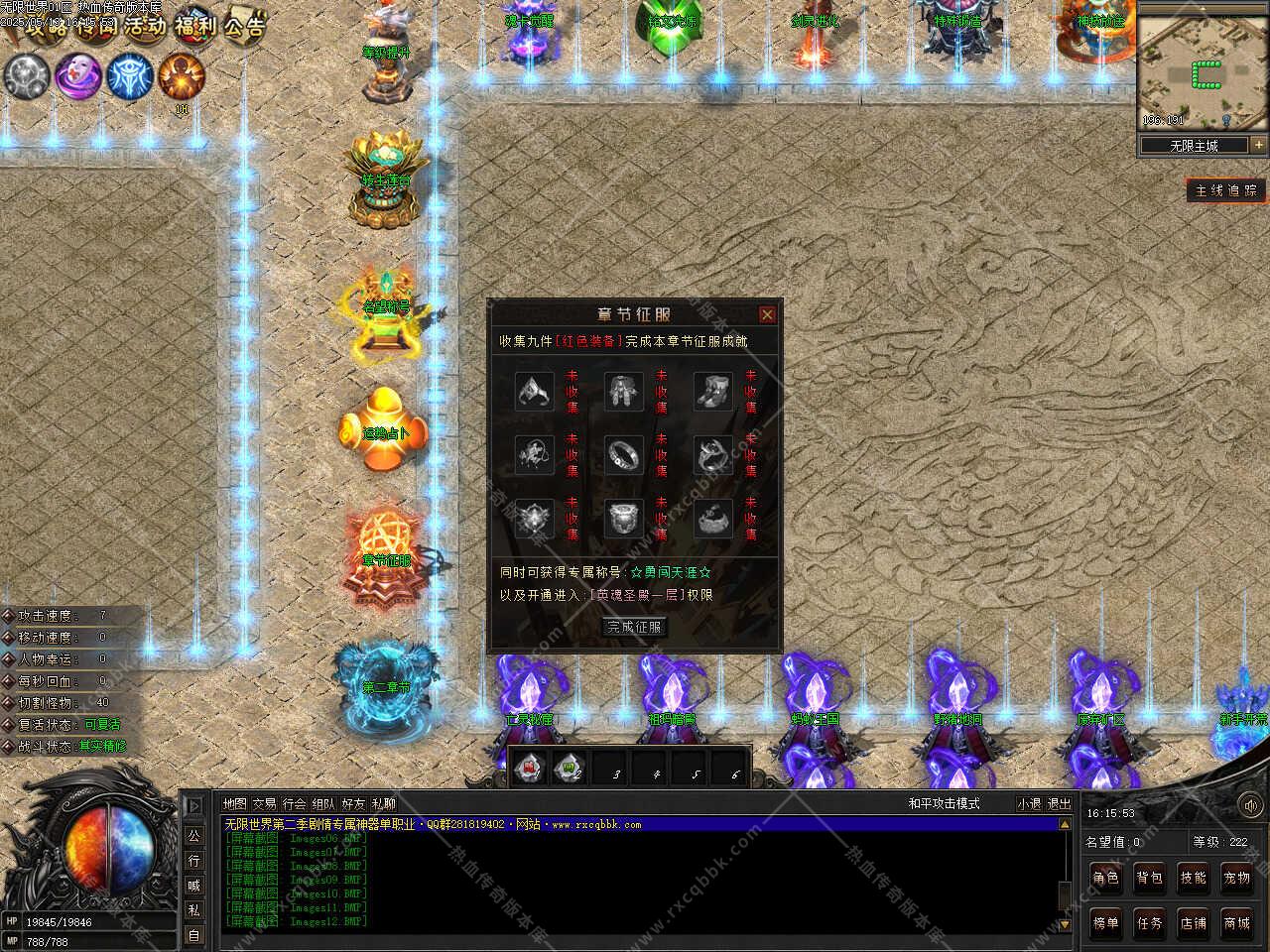Viewport: 1270px width, 952px height.
Task: Open the 福利 welfare menu
Action: (194, 25)
